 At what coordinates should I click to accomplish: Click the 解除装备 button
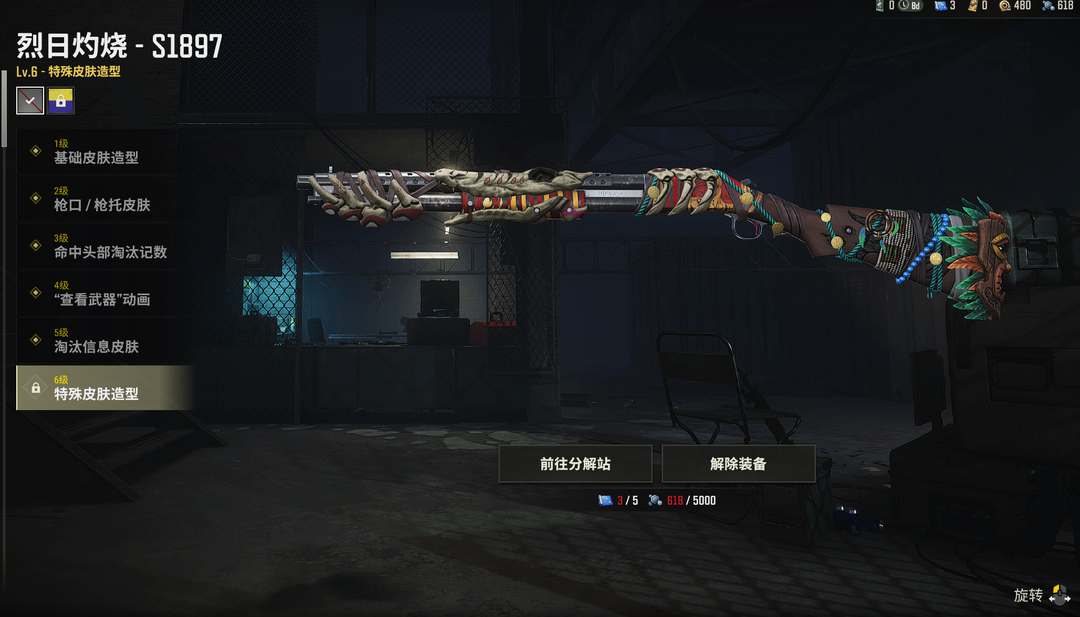738,464
